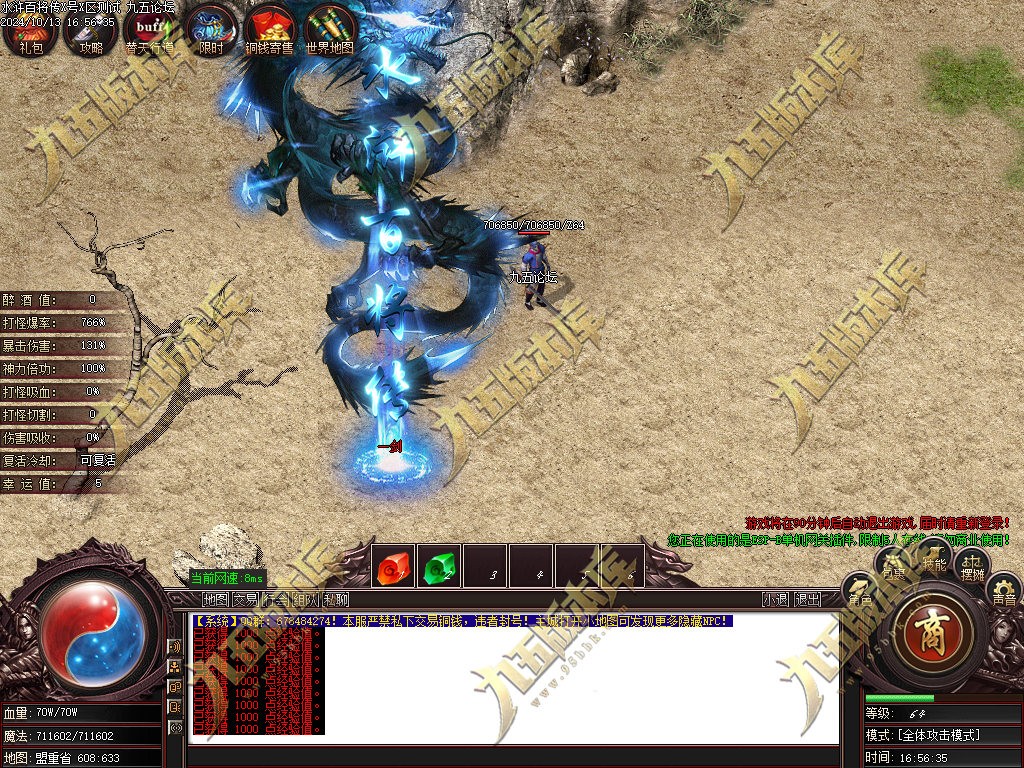Image resolution: width=1024 pixels, height=768 pixels.
Task: Use the red gem in hotbar slot 1
Action: pyautogui.click(x=392, y=567)
